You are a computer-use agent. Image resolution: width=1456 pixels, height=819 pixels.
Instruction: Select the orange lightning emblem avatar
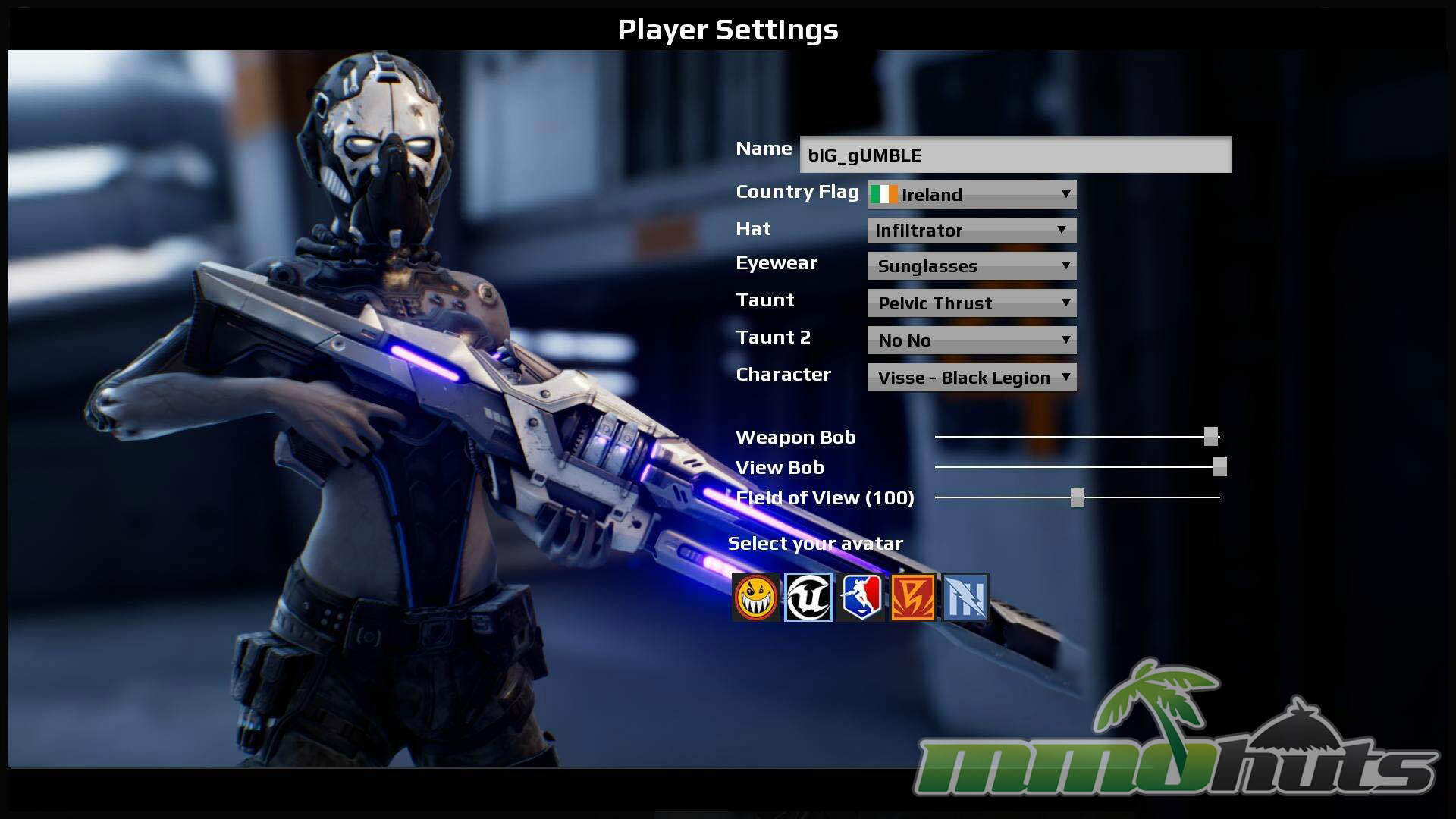point(913,598)
